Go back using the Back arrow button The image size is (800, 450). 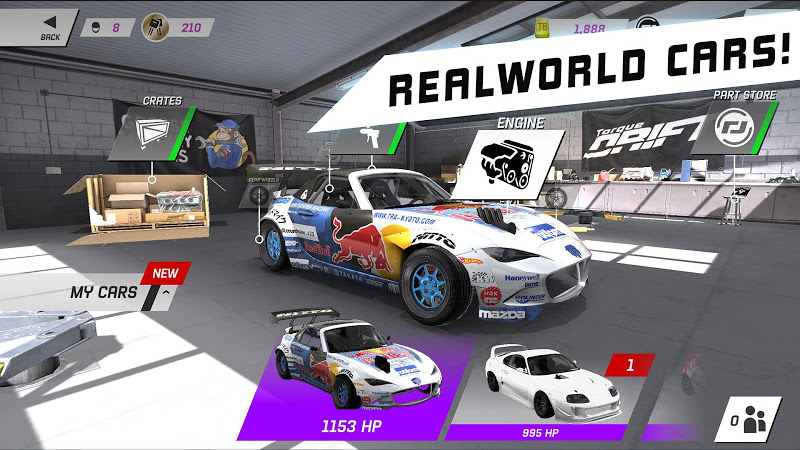44,26
